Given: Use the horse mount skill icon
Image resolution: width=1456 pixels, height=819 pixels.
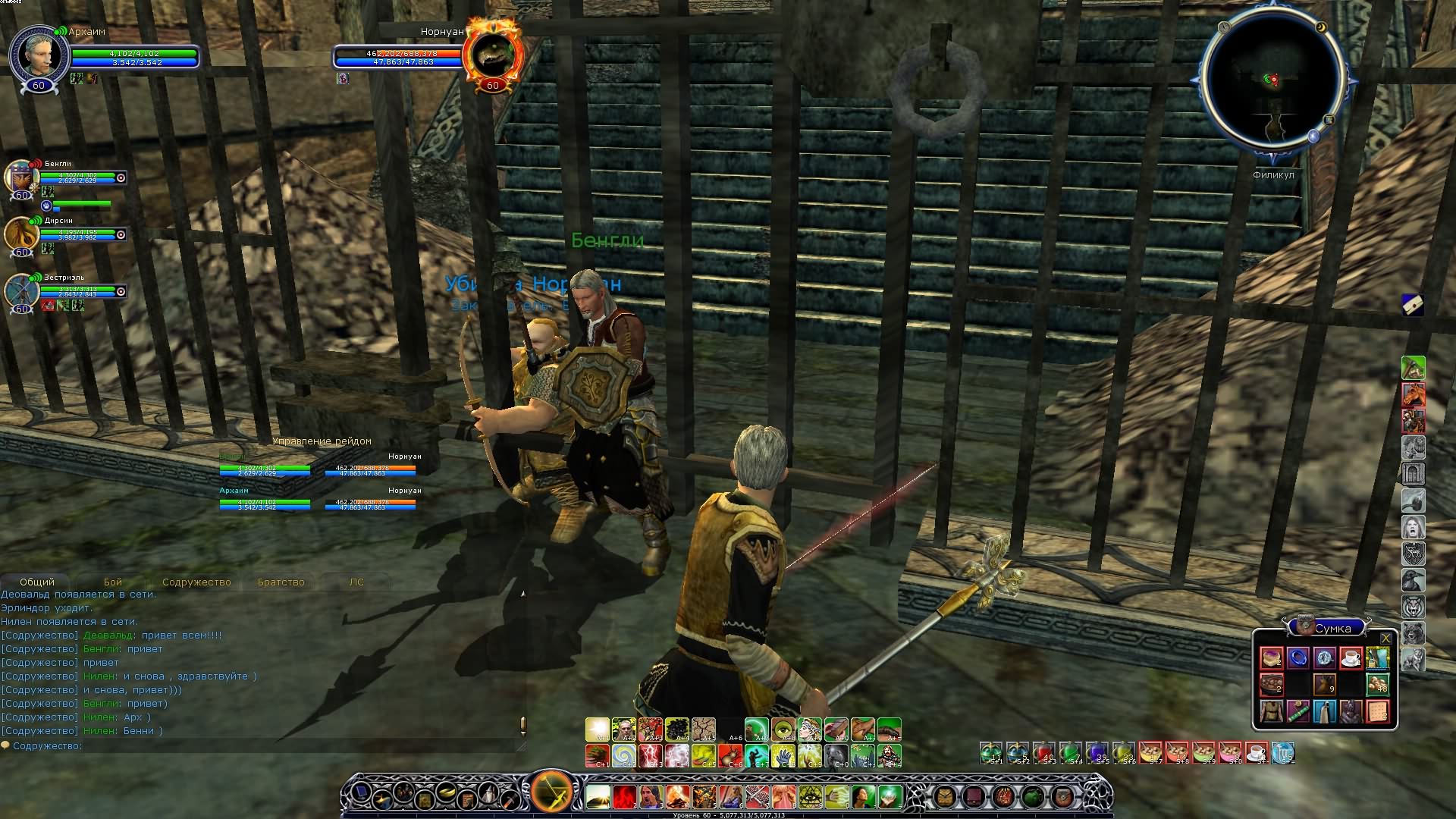Looking at the screenshot, I should [1413, 394].
